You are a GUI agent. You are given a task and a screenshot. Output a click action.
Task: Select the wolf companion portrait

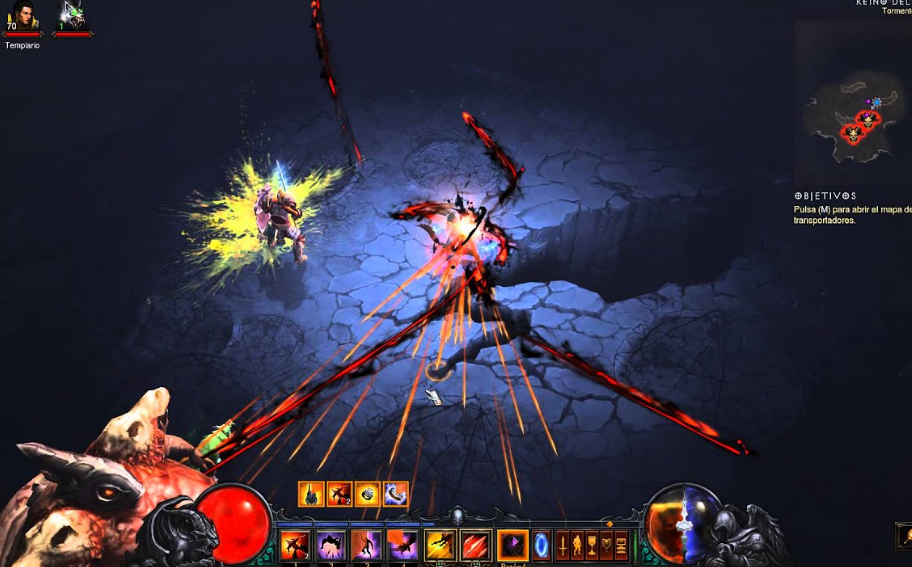pyautogui.click(x=72, y=15)
